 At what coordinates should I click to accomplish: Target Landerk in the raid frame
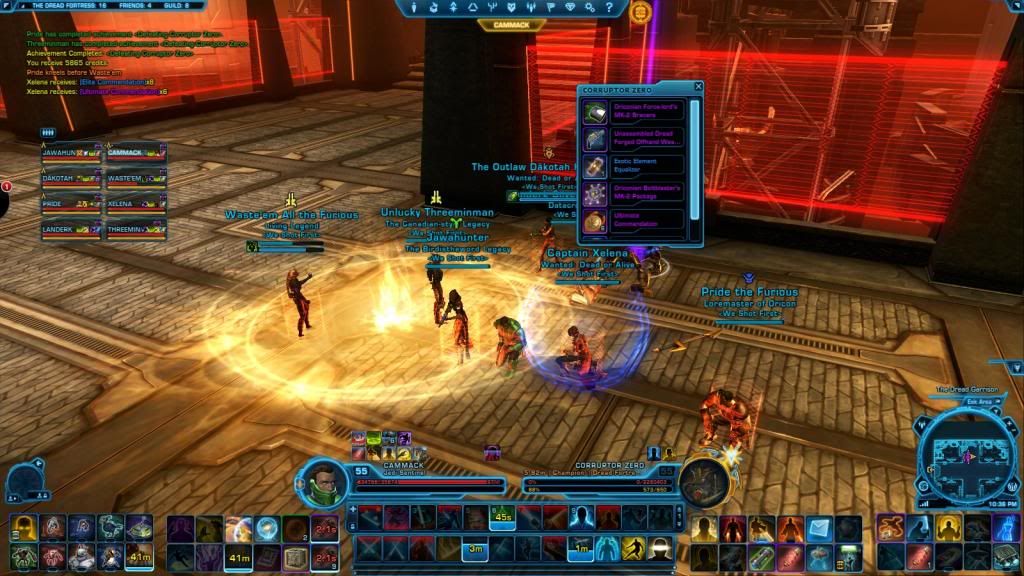70,231
